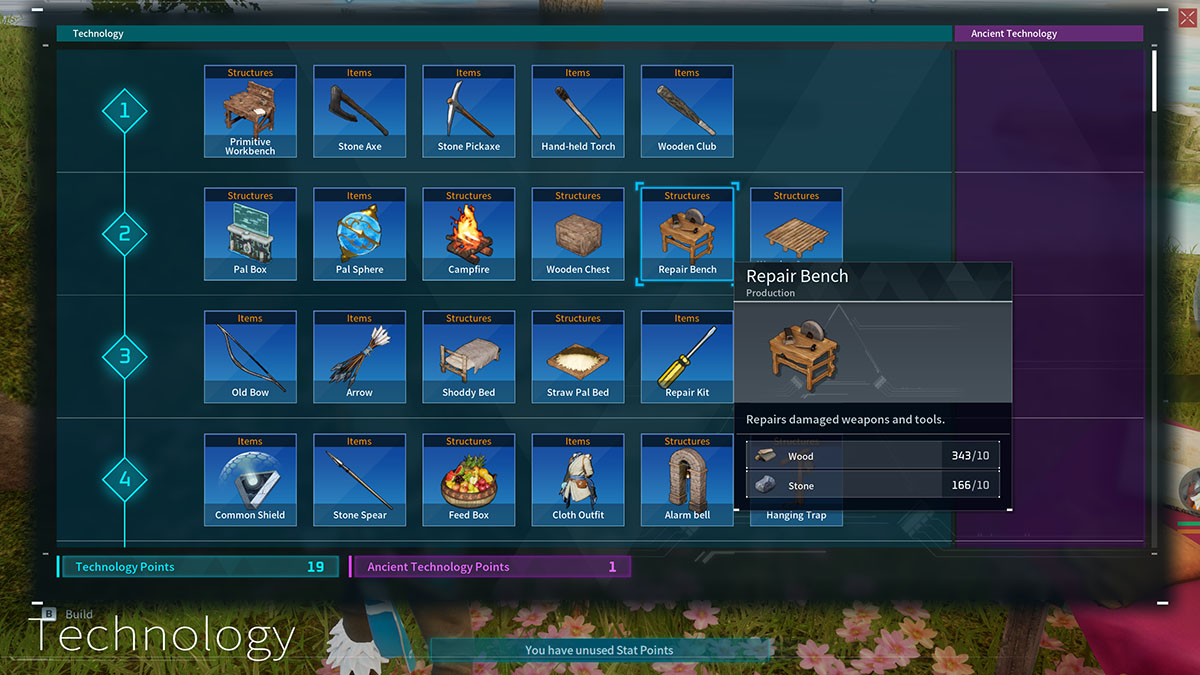Select the Old Bow technology
1200x675 pixels.
(250, 357)
